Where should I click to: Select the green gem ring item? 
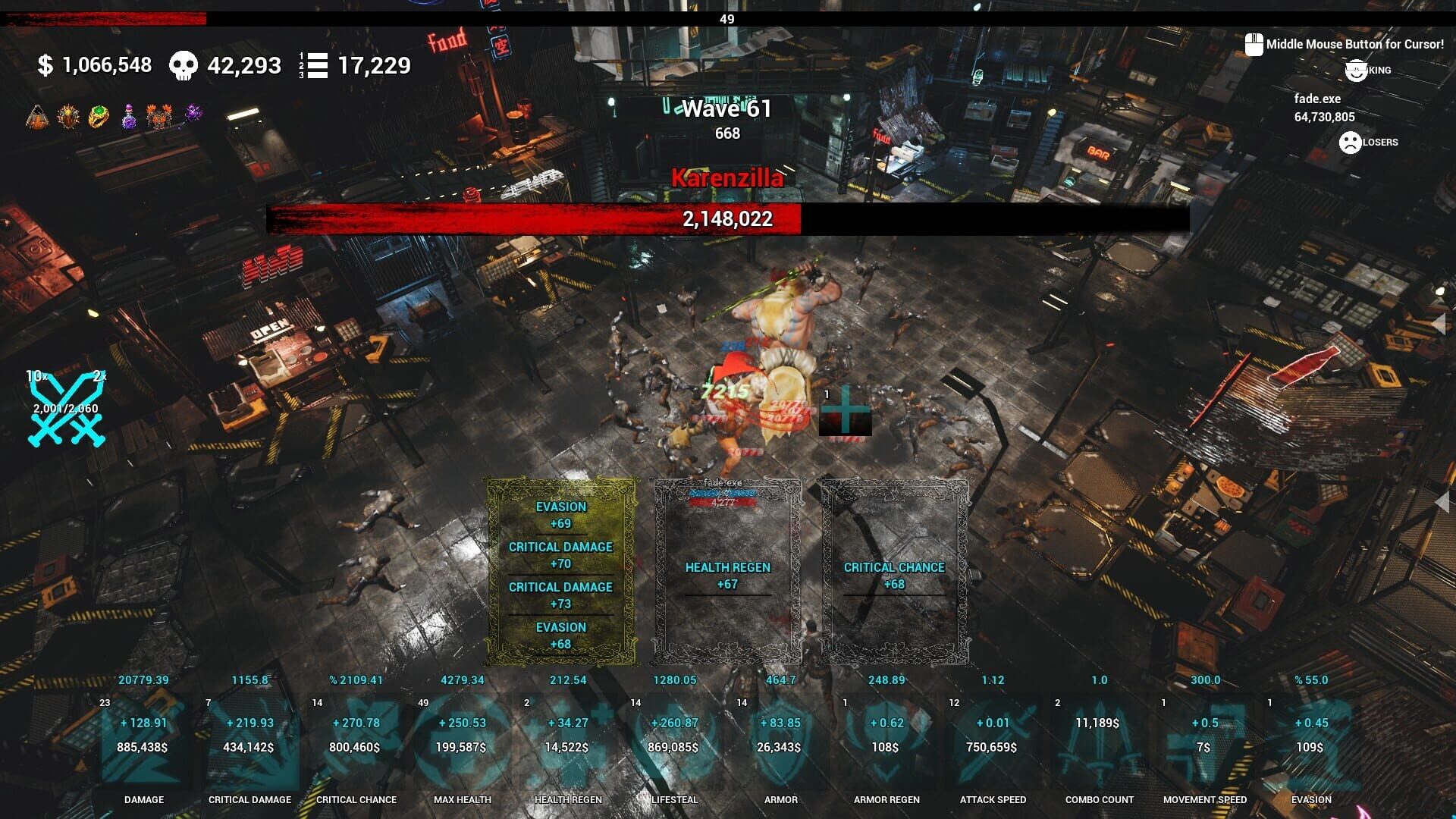click(x=99, y=115)
